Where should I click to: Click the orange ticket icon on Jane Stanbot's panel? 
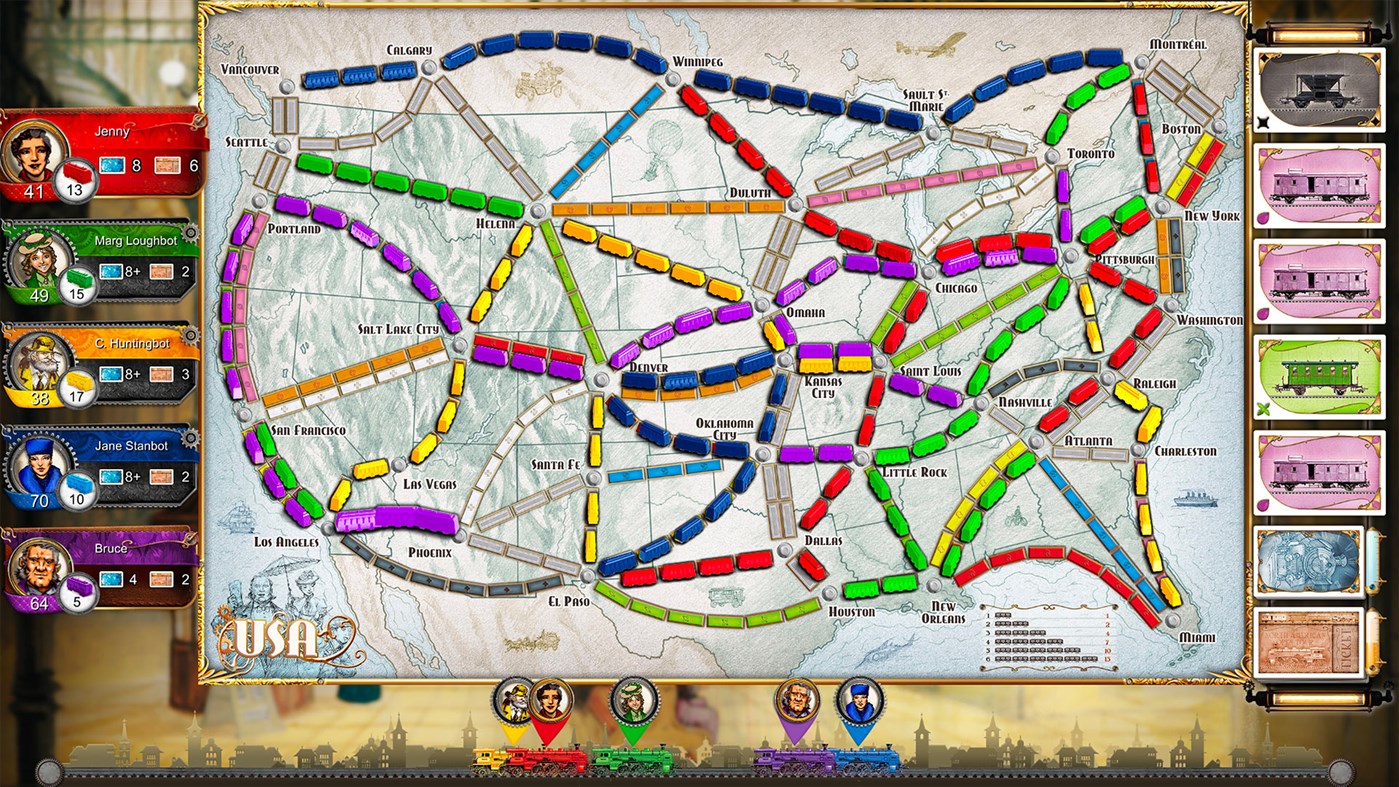tap(160, 476)
